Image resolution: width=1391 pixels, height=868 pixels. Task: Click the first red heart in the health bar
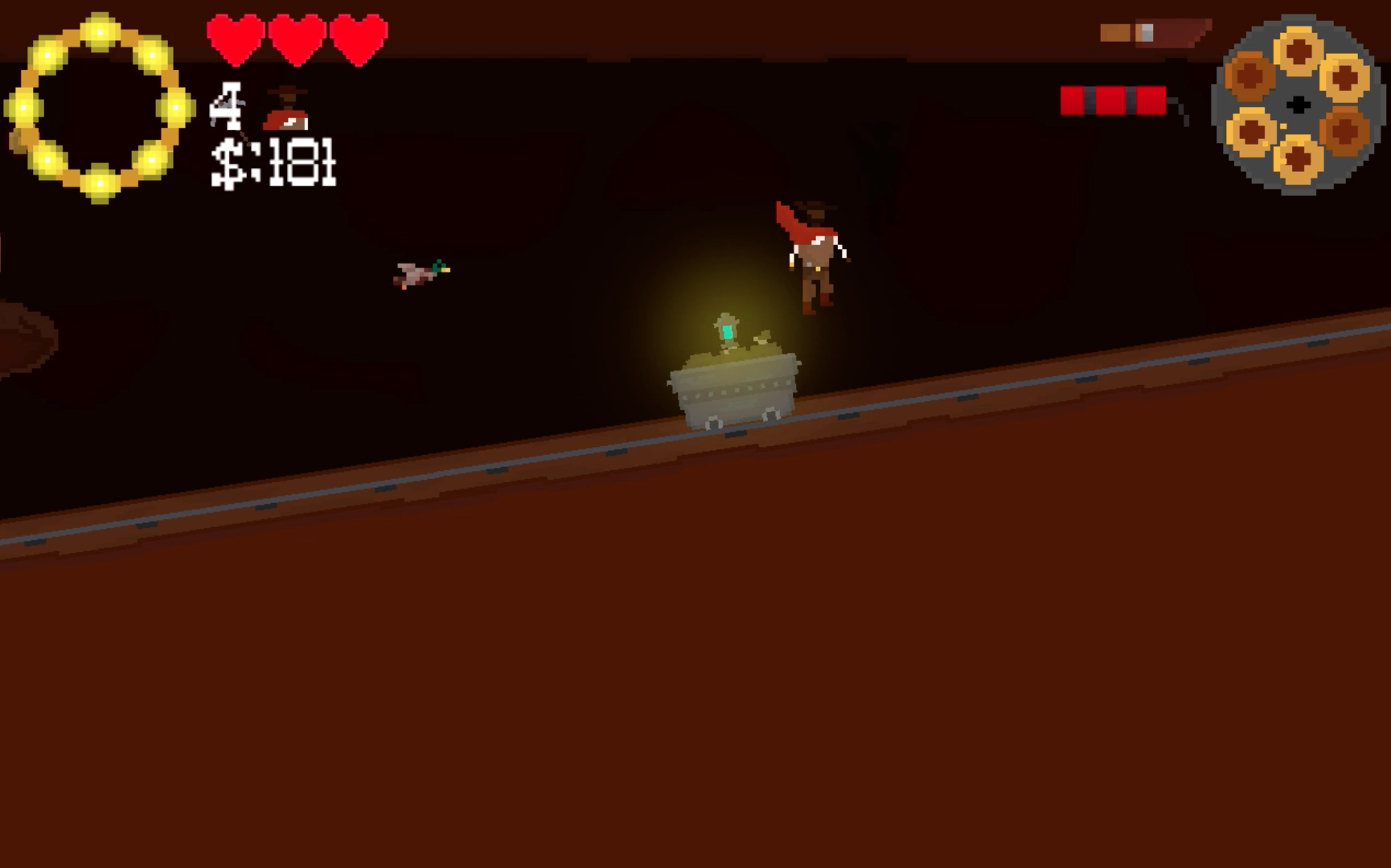coord(233,39)
